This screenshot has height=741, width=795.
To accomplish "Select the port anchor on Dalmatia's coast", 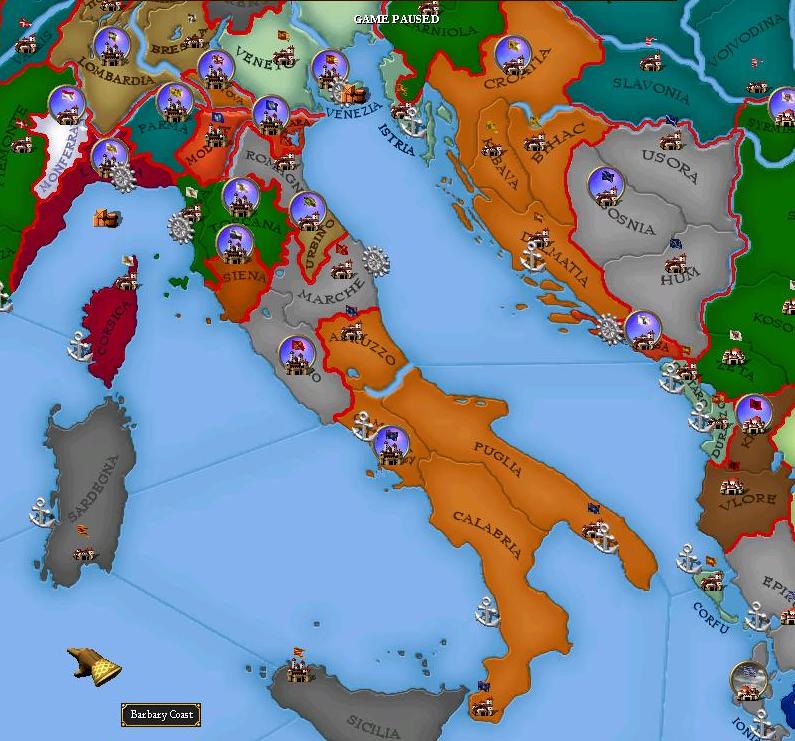I will pyautogui.click(x=533, y=261).
